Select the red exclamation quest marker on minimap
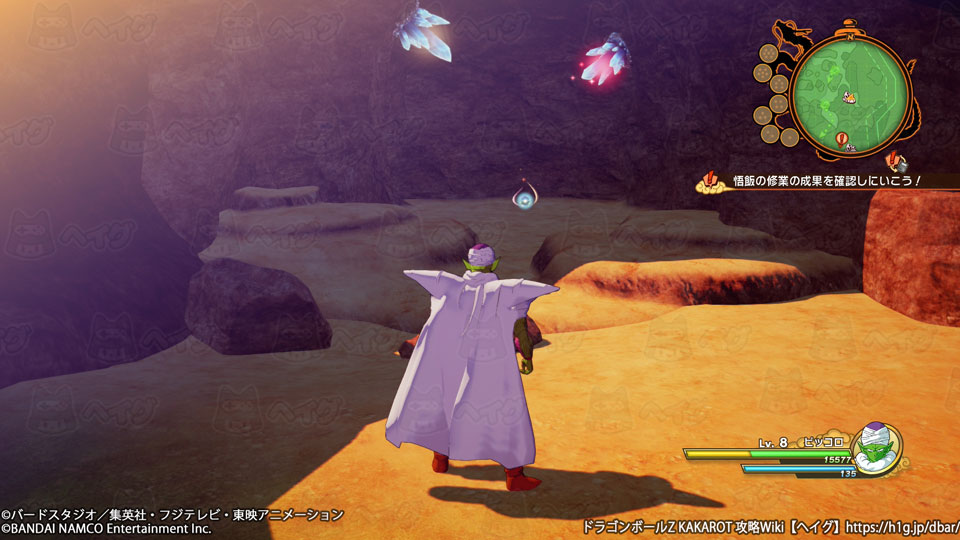960x540 pixels. pyautogui.click(x=839, y=138)
